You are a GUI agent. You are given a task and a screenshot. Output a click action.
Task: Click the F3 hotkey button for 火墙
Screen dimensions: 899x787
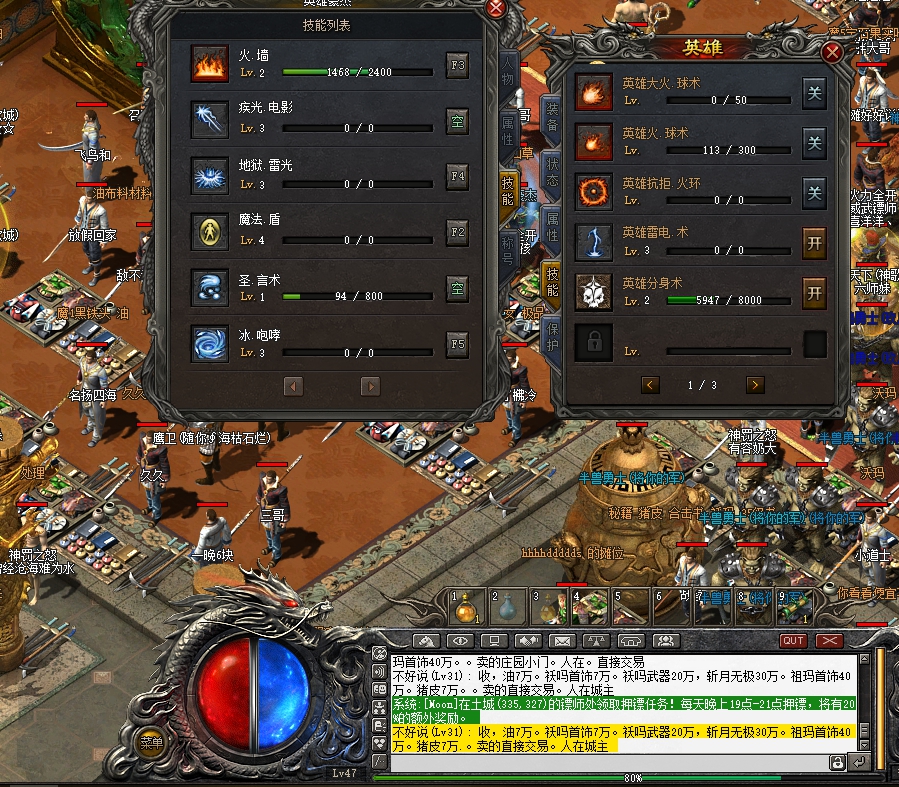pyautogui.click(x=457, y=67)
